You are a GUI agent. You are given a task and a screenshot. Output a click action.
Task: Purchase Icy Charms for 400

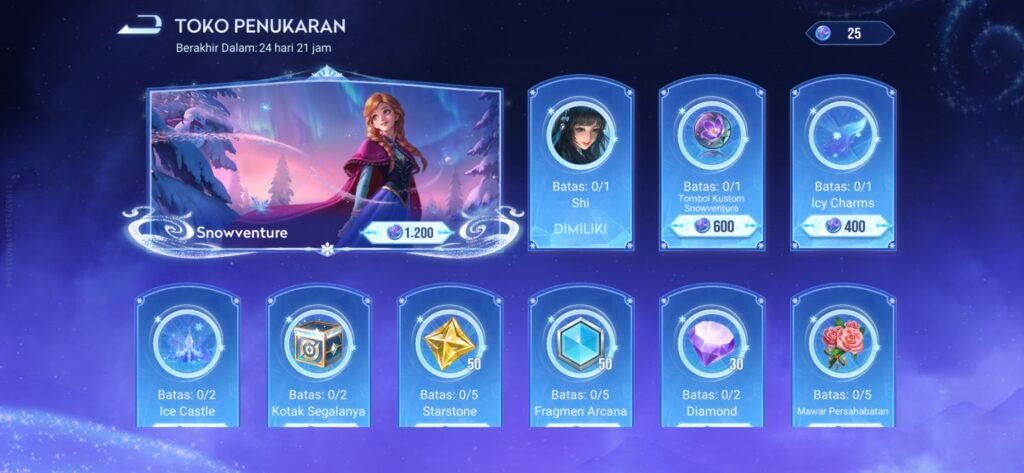point(844,225)
